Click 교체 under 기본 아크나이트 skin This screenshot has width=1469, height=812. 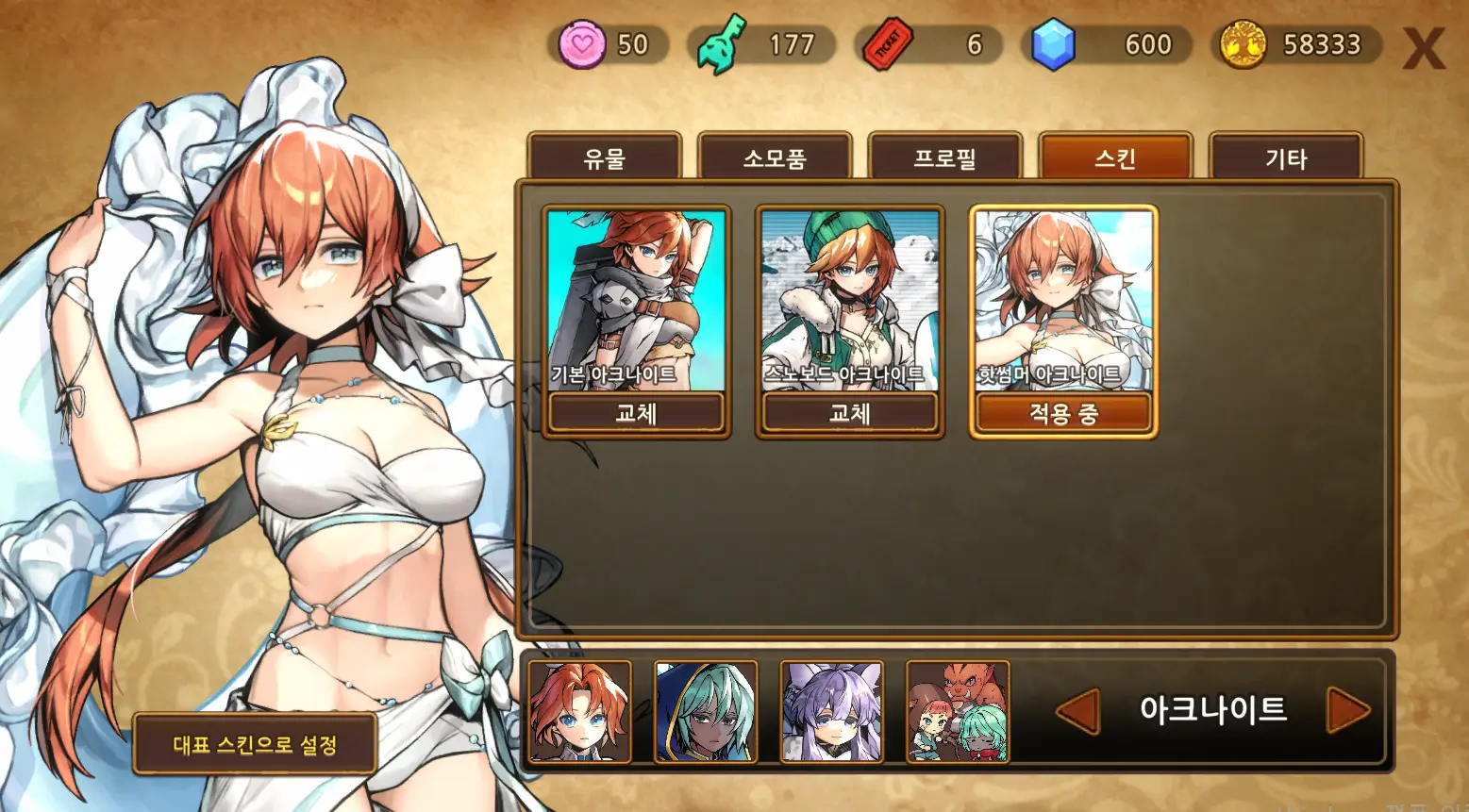[636, 413]
